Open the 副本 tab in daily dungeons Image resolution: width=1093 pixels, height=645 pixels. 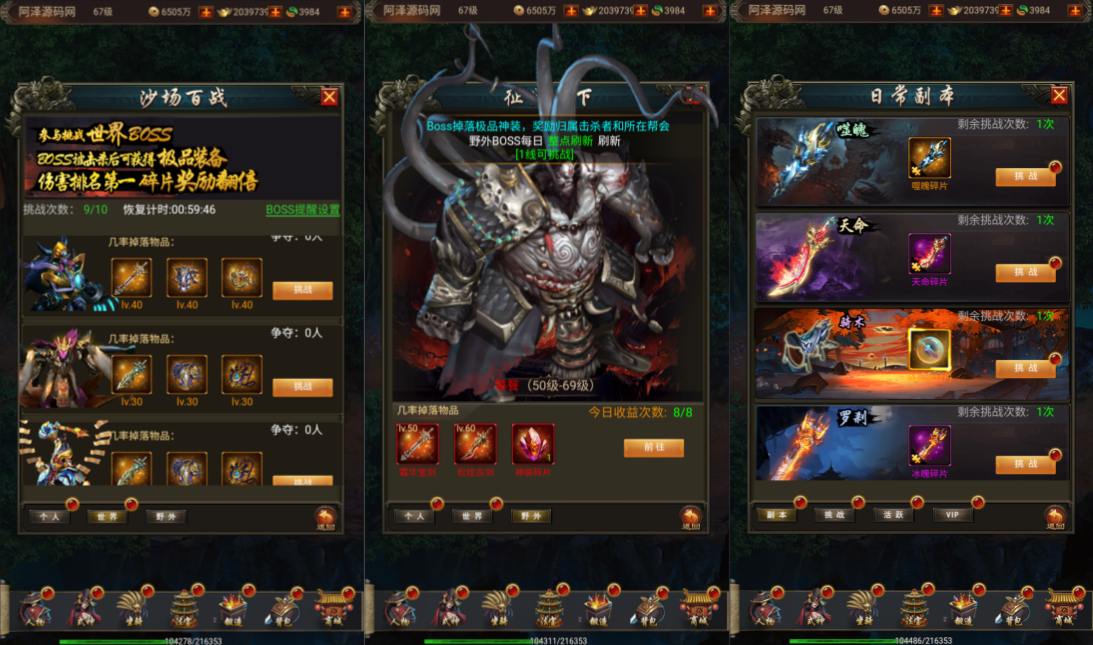point(775,515)
